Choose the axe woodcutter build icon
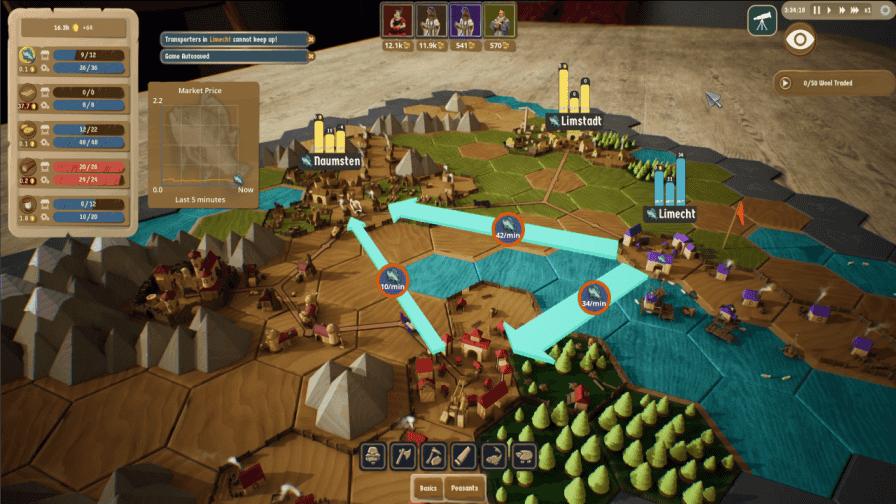896x504 pixels. (403, 456)
